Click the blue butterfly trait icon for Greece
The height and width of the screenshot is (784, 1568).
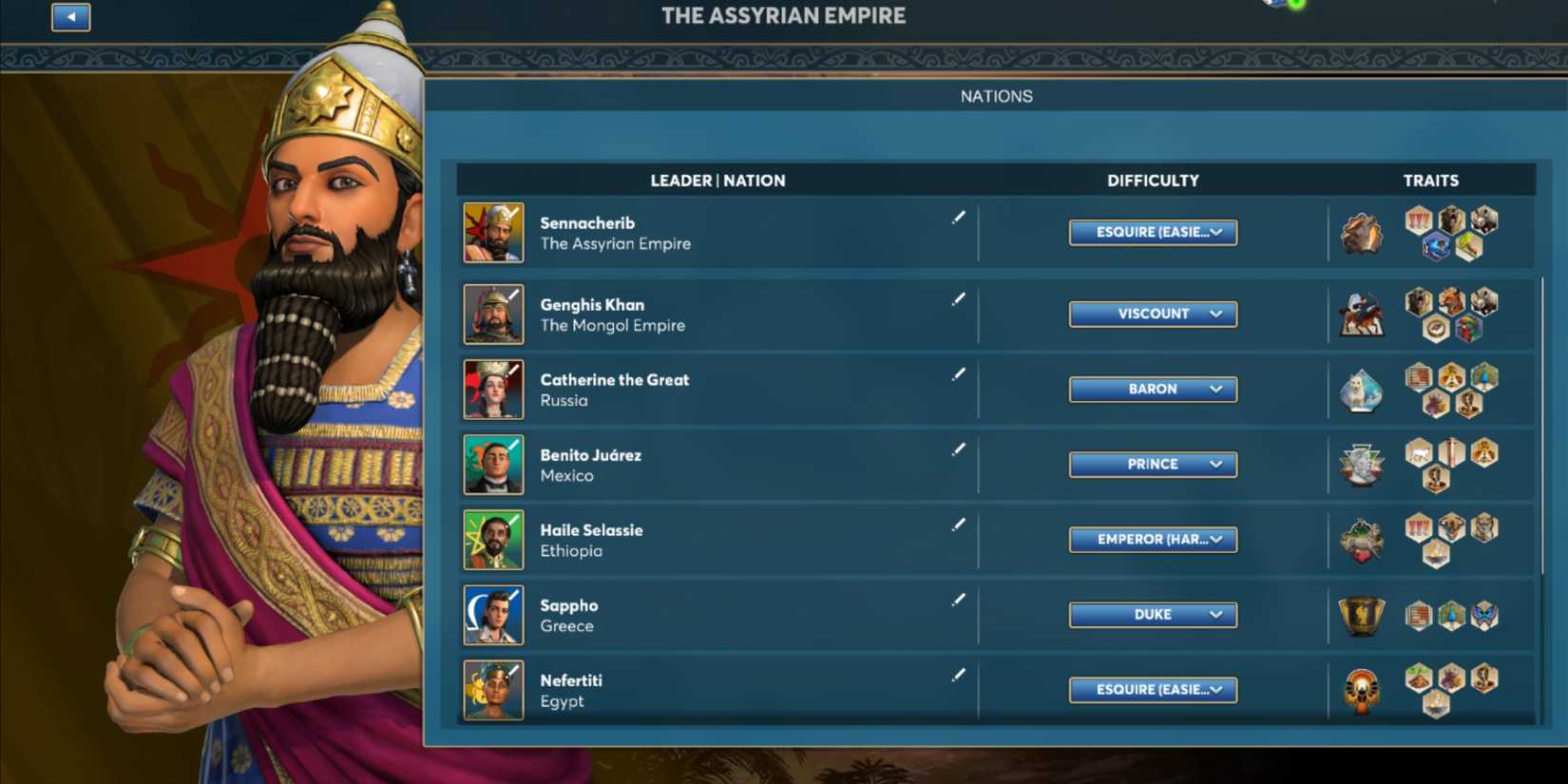pyautogui.click(x=1483, y=615)
